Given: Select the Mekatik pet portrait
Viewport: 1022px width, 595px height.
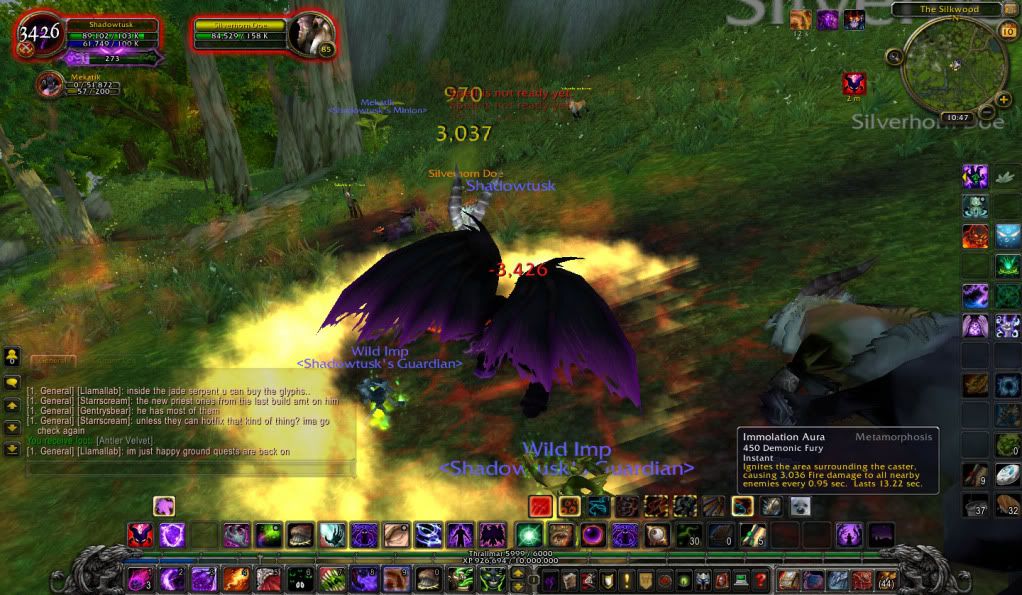Looking at the screenshot, I should pos(48,85).
